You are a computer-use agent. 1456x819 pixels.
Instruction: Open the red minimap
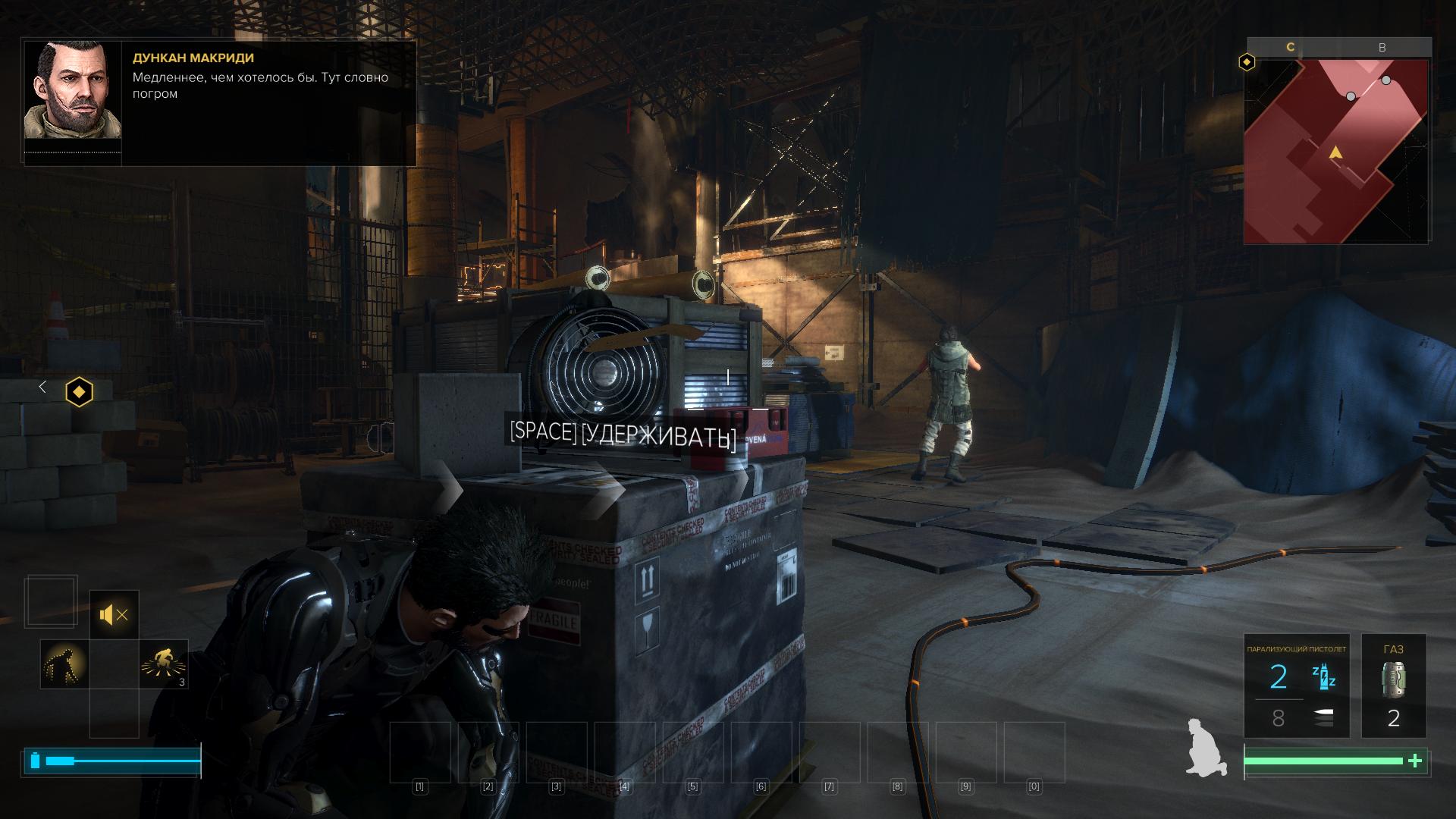coord(1336,152)
